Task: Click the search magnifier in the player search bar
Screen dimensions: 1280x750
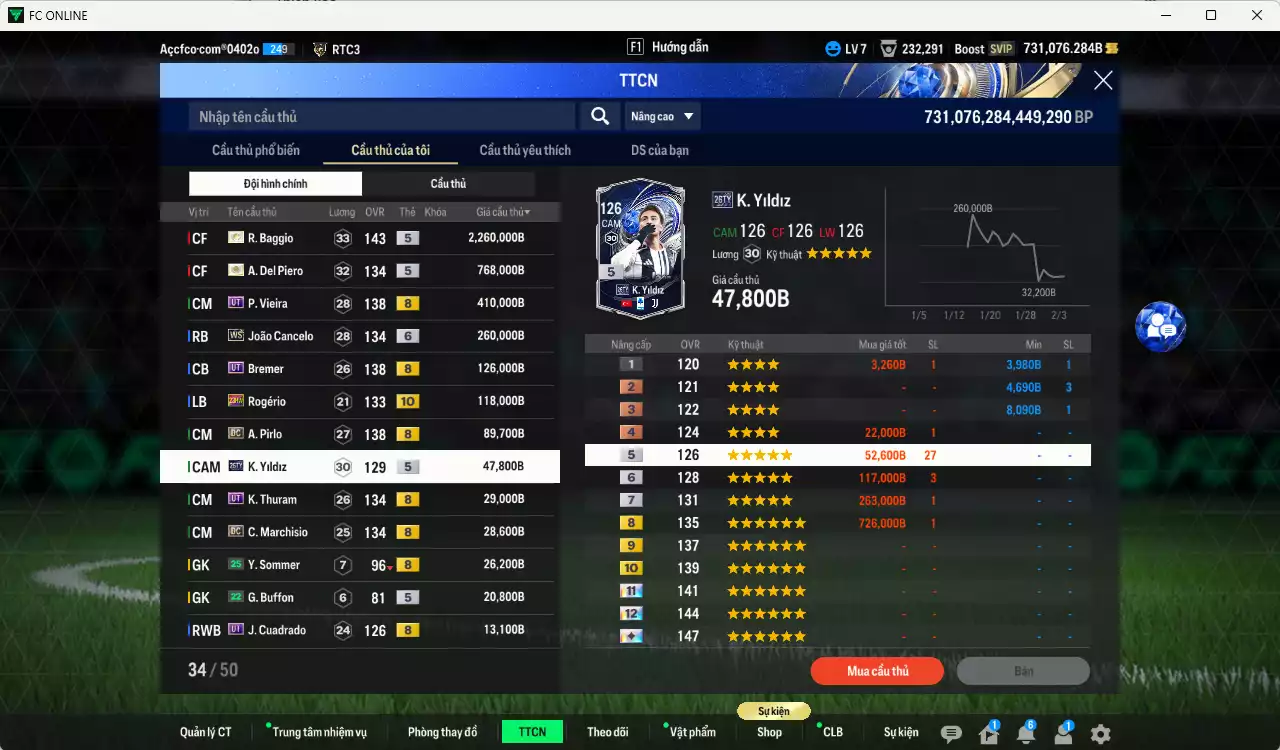Action: tap(599, 116)
